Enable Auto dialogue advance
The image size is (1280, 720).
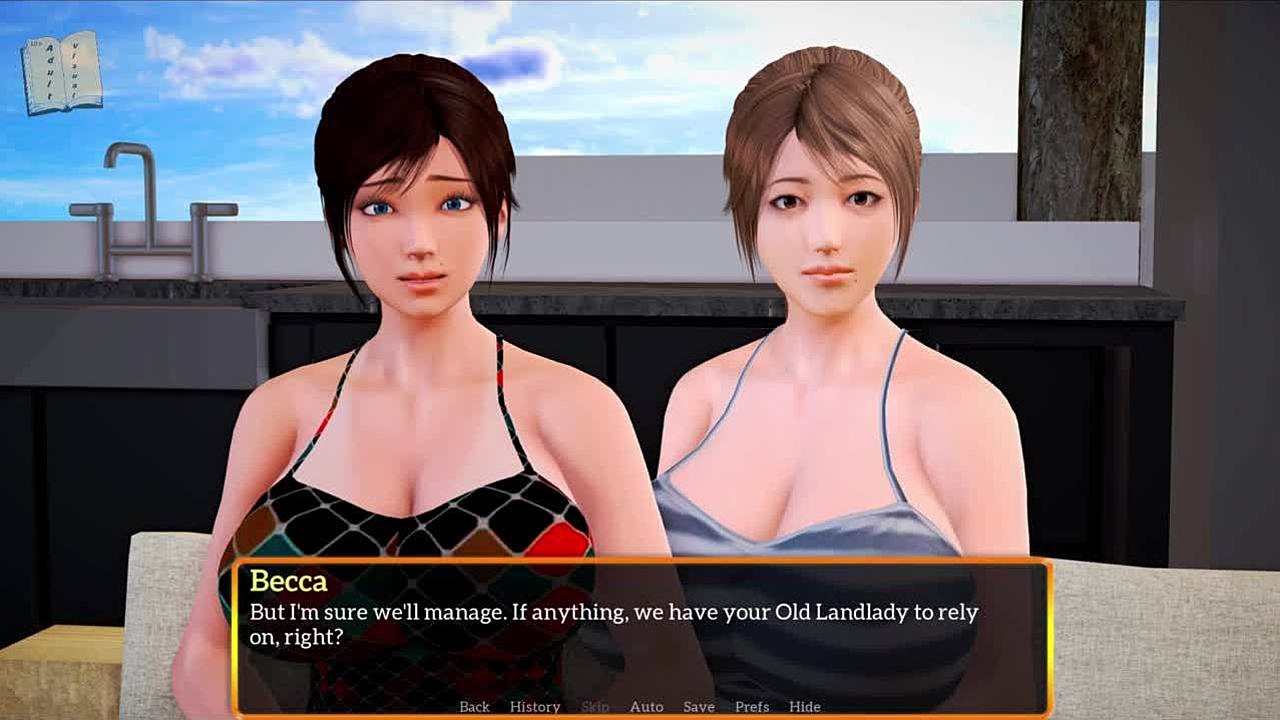pyautogui.click(x=646, y=706)
